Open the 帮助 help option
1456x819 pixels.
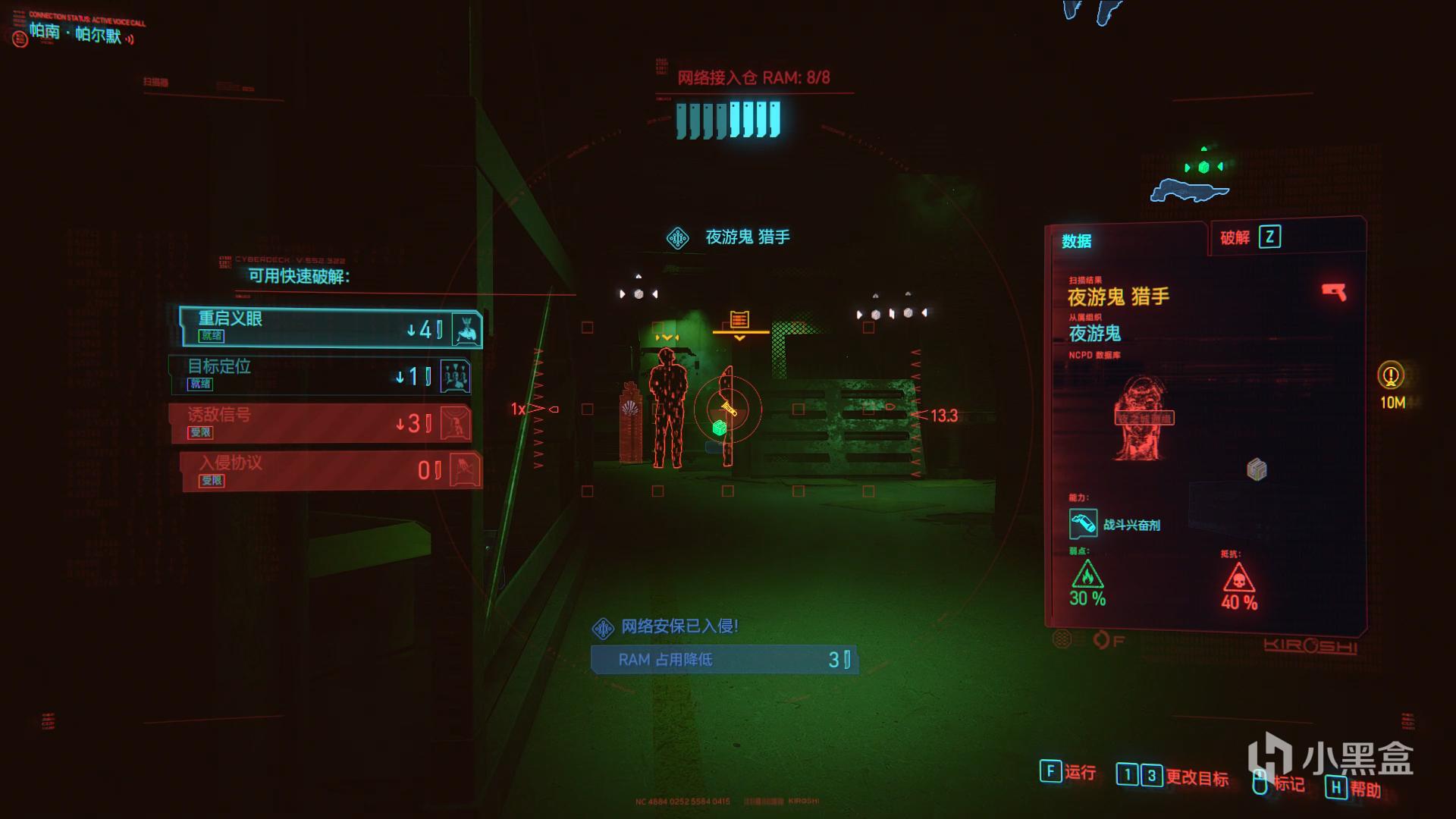pyautogui.click(x=1353, y=789)
